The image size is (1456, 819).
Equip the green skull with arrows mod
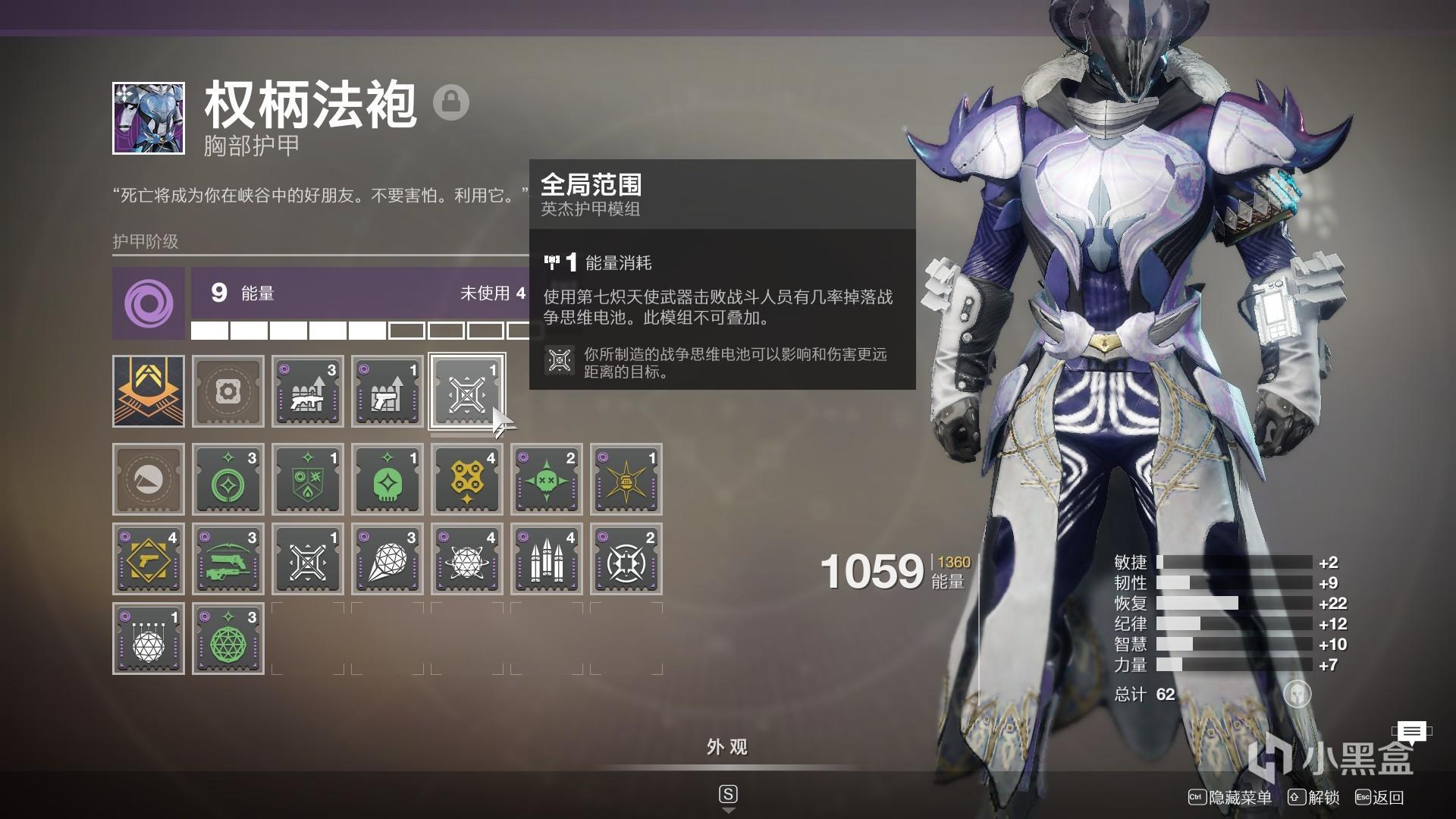point(547,479)
